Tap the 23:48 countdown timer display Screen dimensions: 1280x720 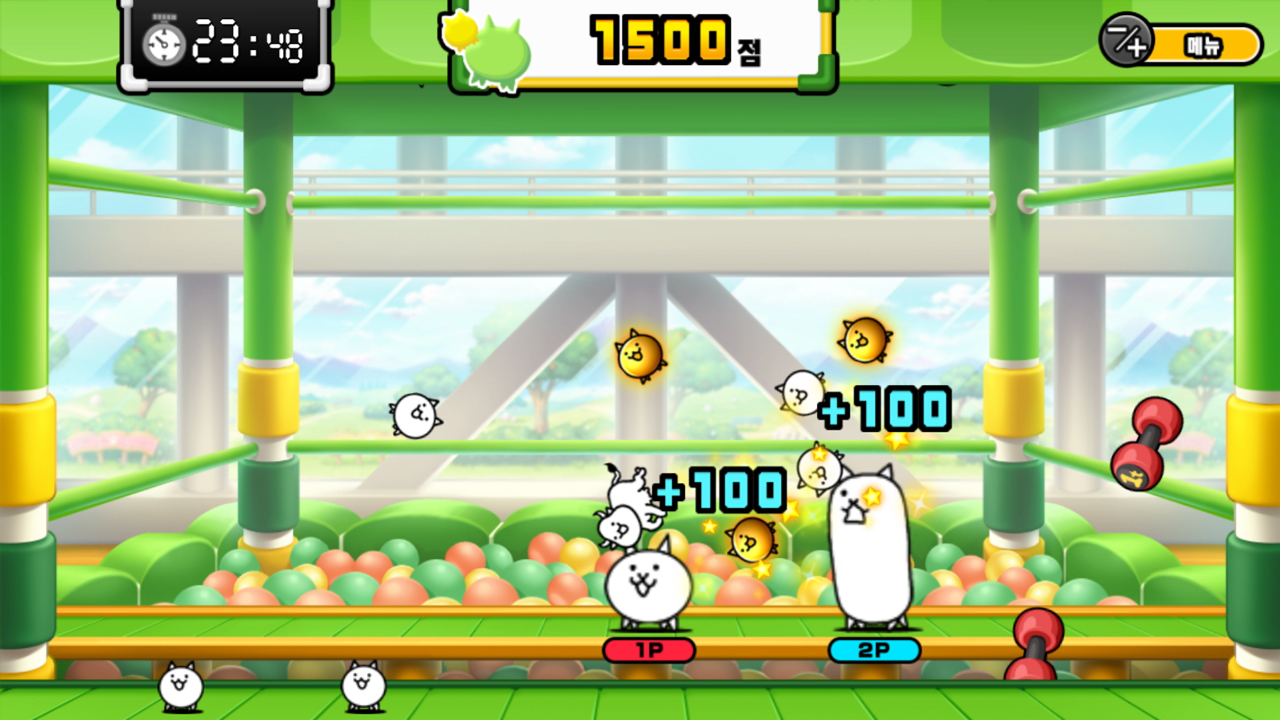(x=263, y=42)
